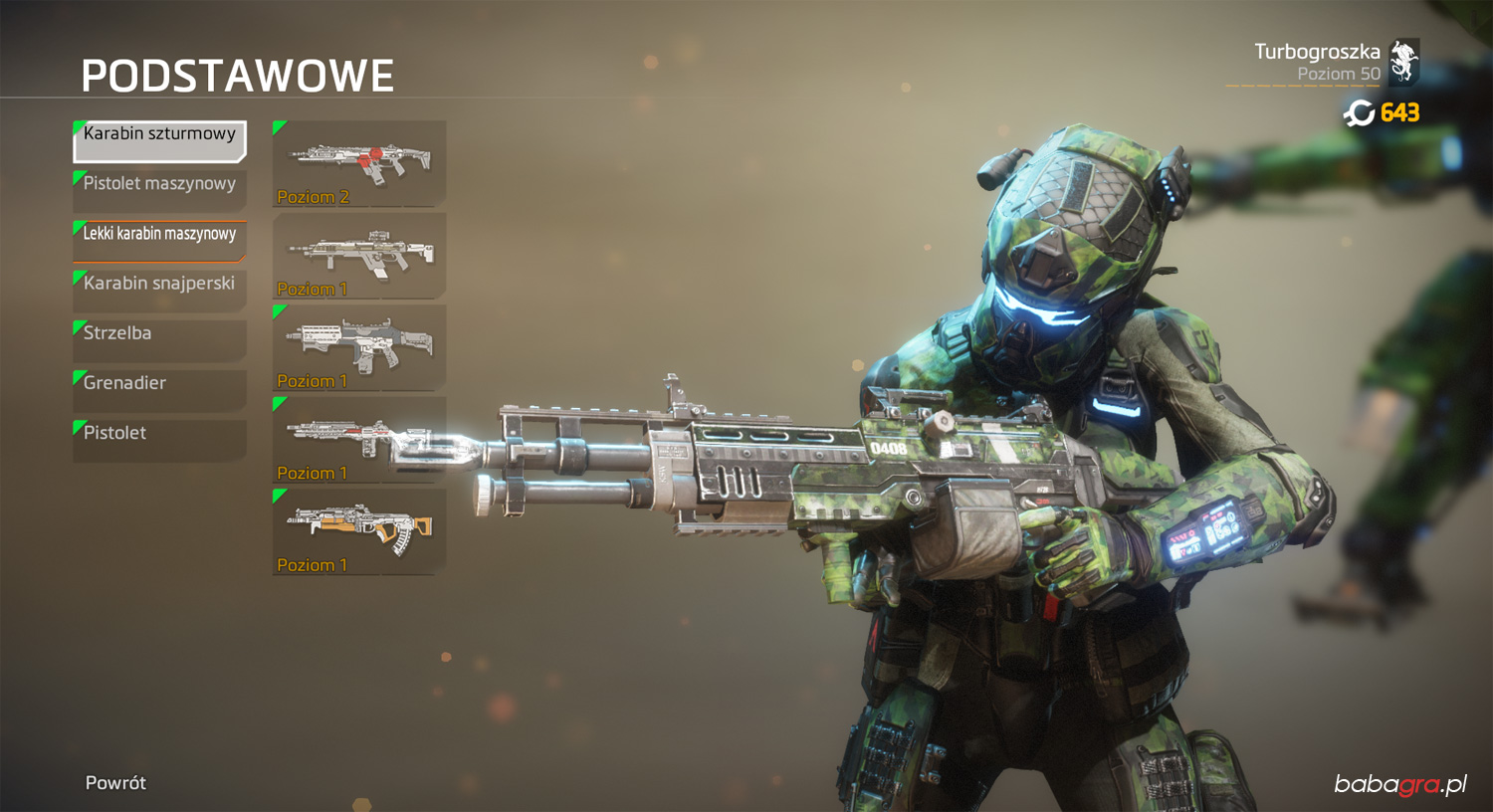Show the Pistolet weapon category
Viewport: 1493px width, 812px height.
point(159,439)
